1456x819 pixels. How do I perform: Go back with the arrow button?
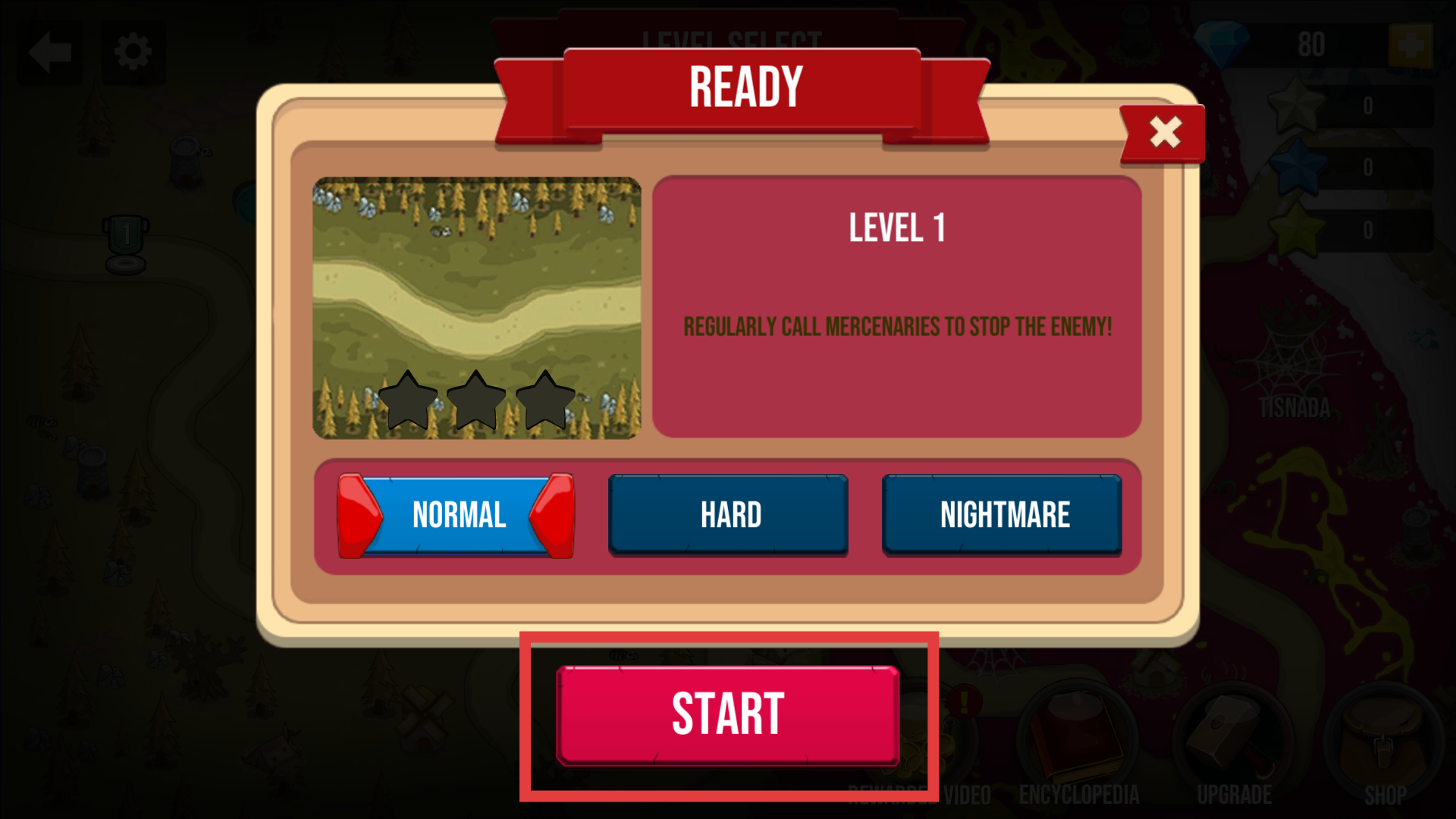[x=50, y=53]
